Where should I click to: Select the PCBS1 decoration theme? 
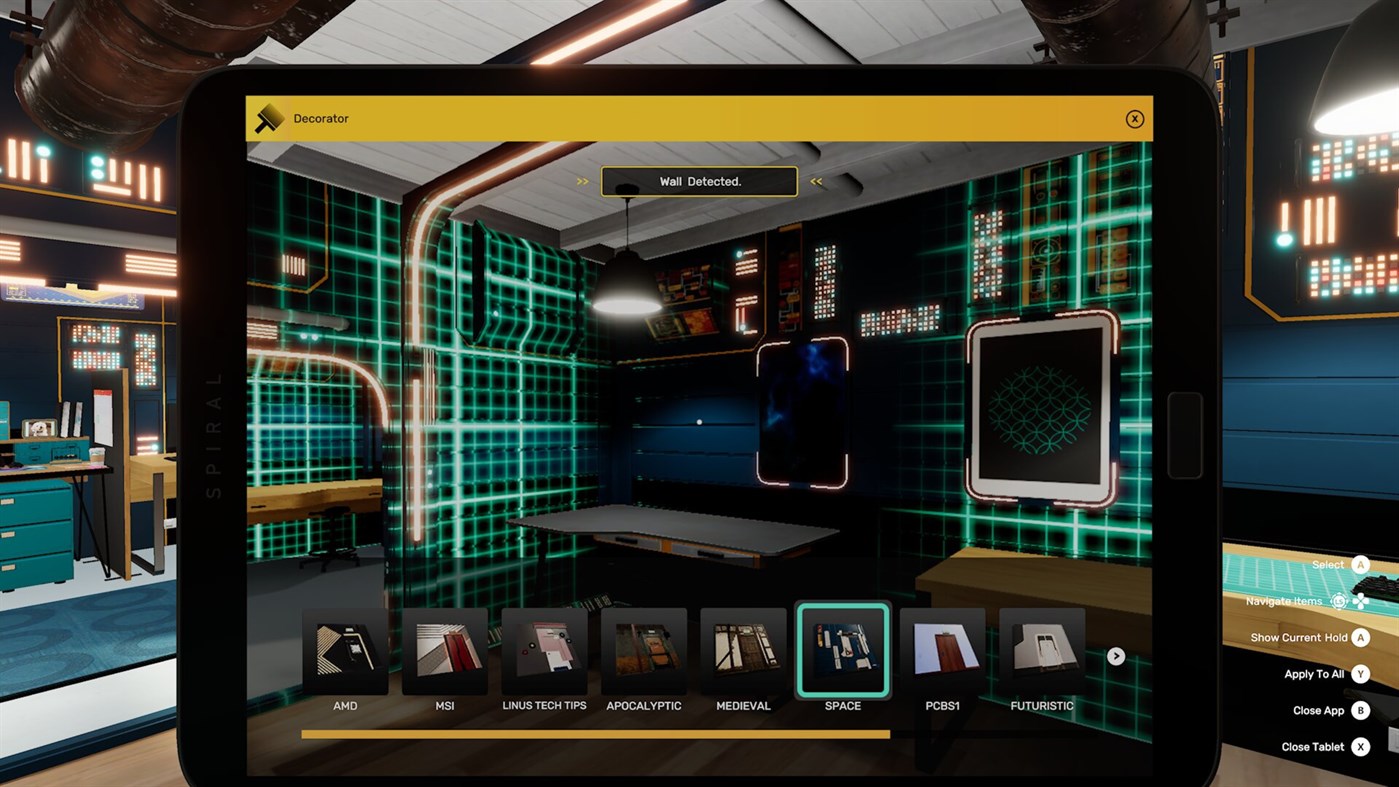[x=942, y=649]
